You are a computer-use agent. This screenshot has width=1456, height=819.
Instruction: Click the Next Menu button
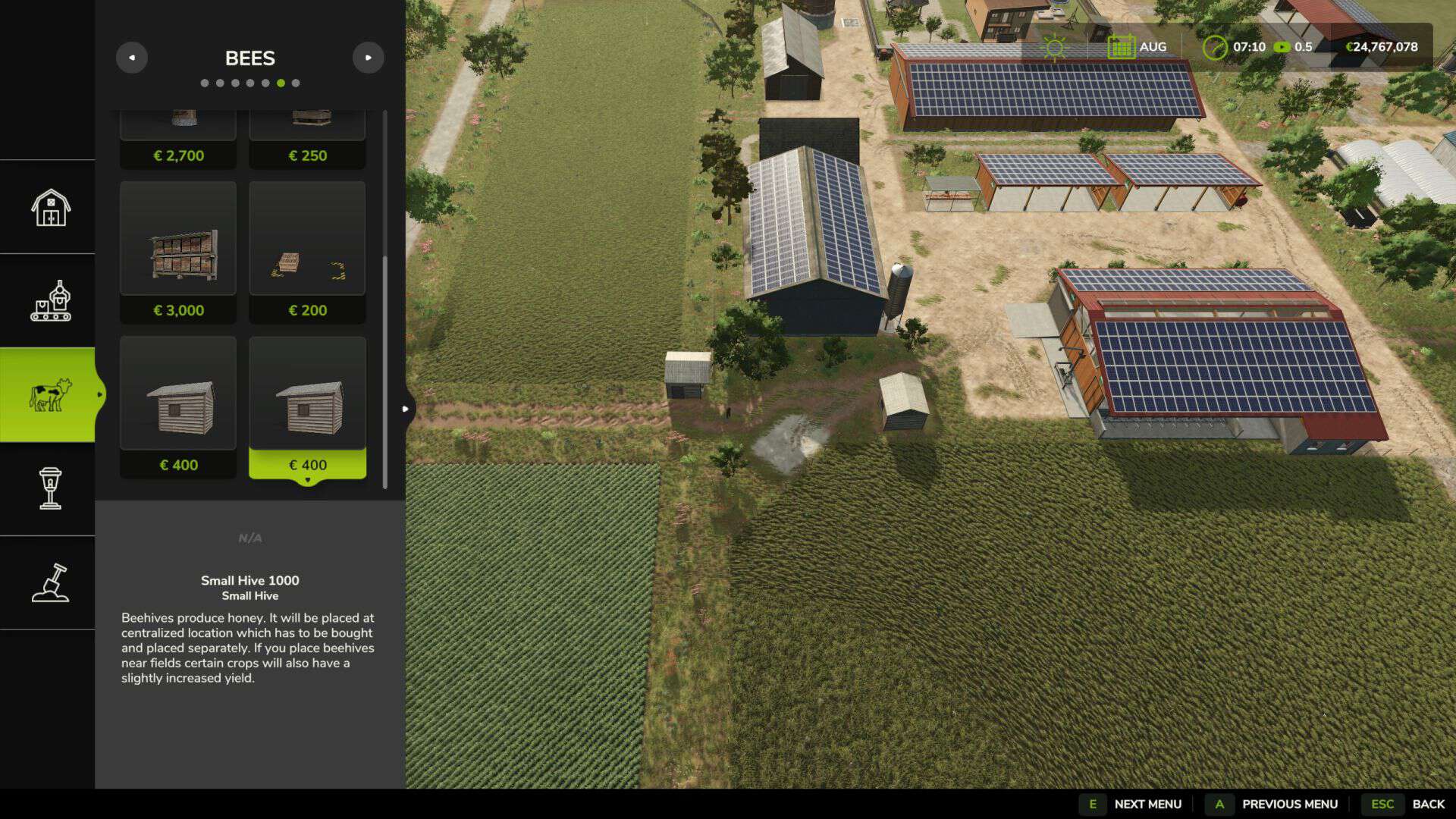[1134, 804]
